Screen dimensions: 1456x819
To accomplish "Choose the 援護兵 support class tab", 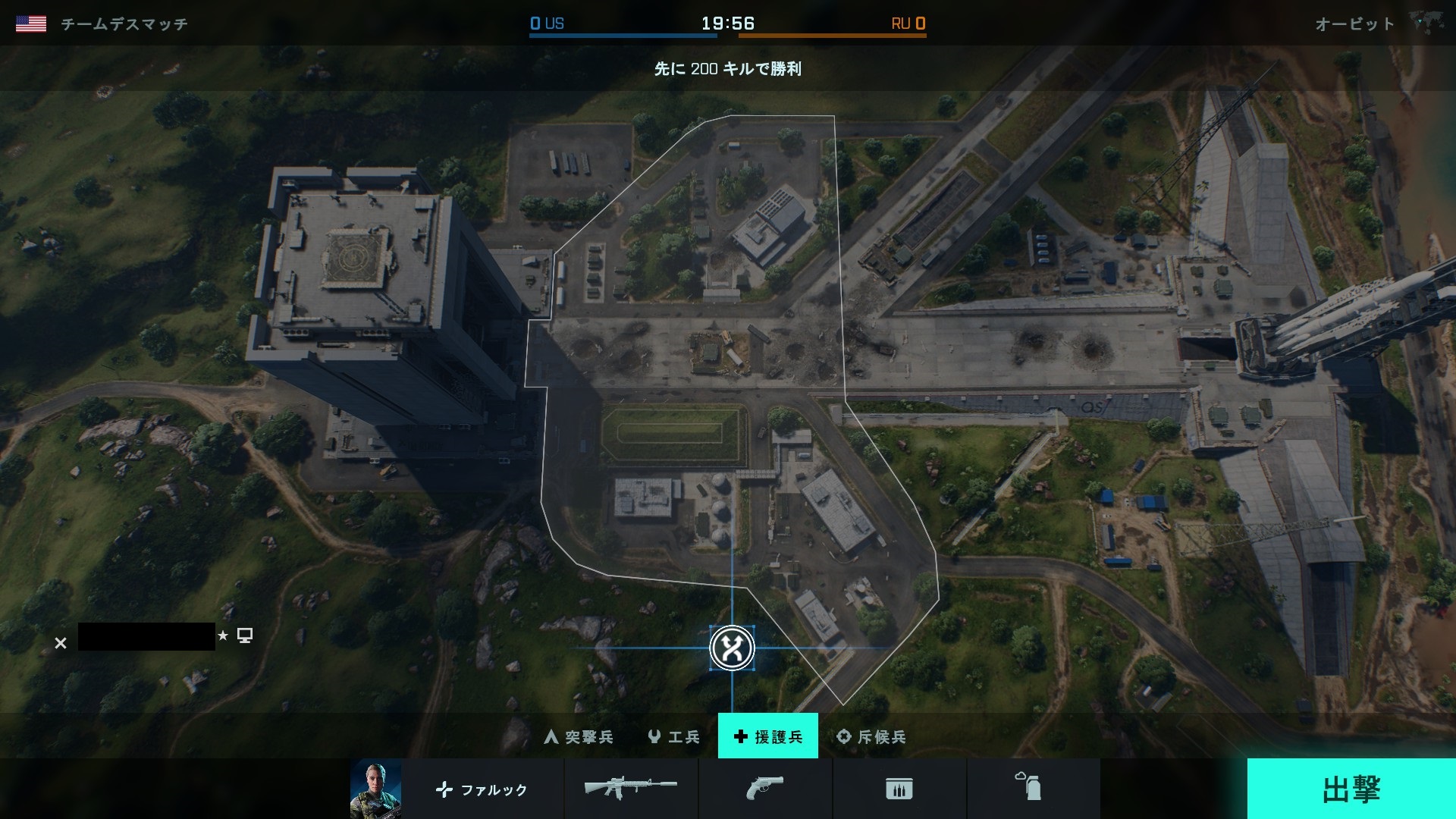I will [767, 736].
